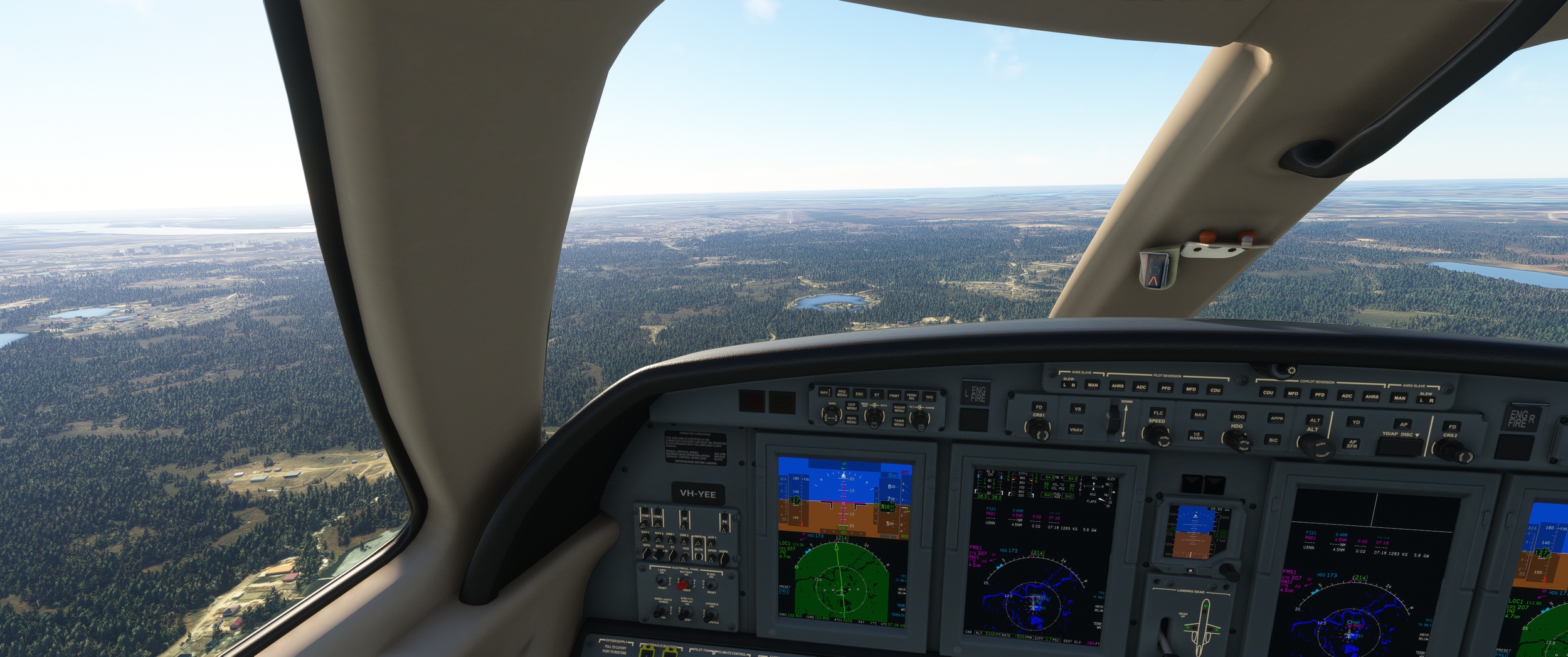Engage the VS vertical speed mode button
The image size is (1568, 657).
click(1078, 409)
